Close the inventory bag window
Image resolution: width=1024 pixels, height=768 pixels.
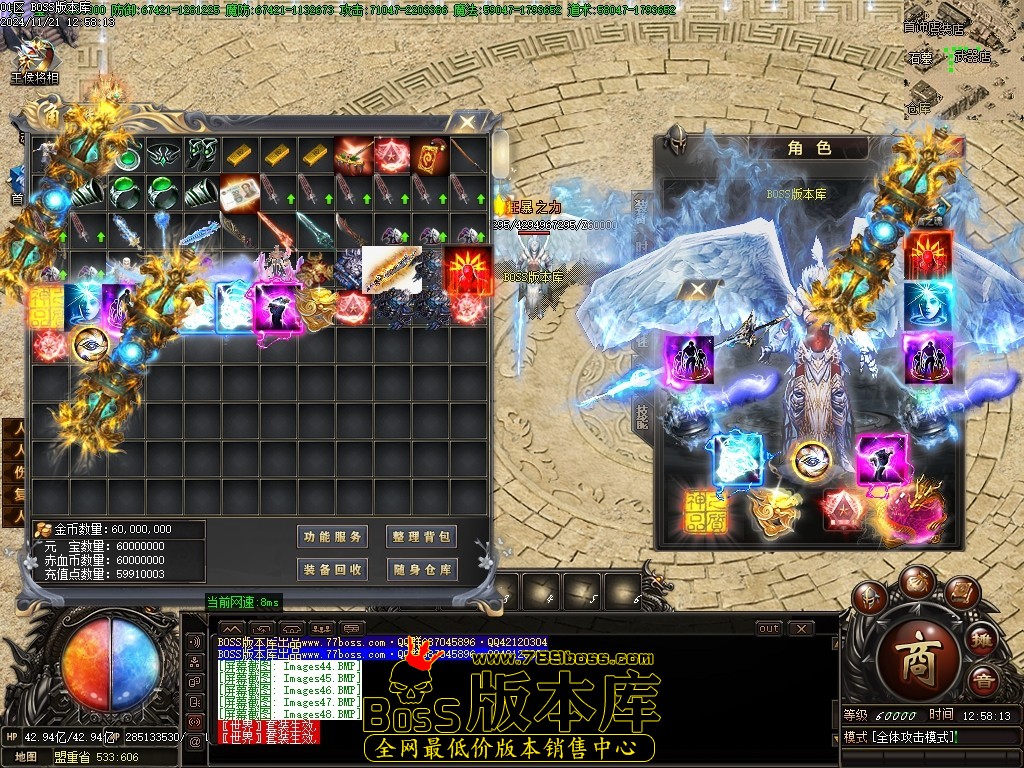pyautogui.click(x=466, y=123)
